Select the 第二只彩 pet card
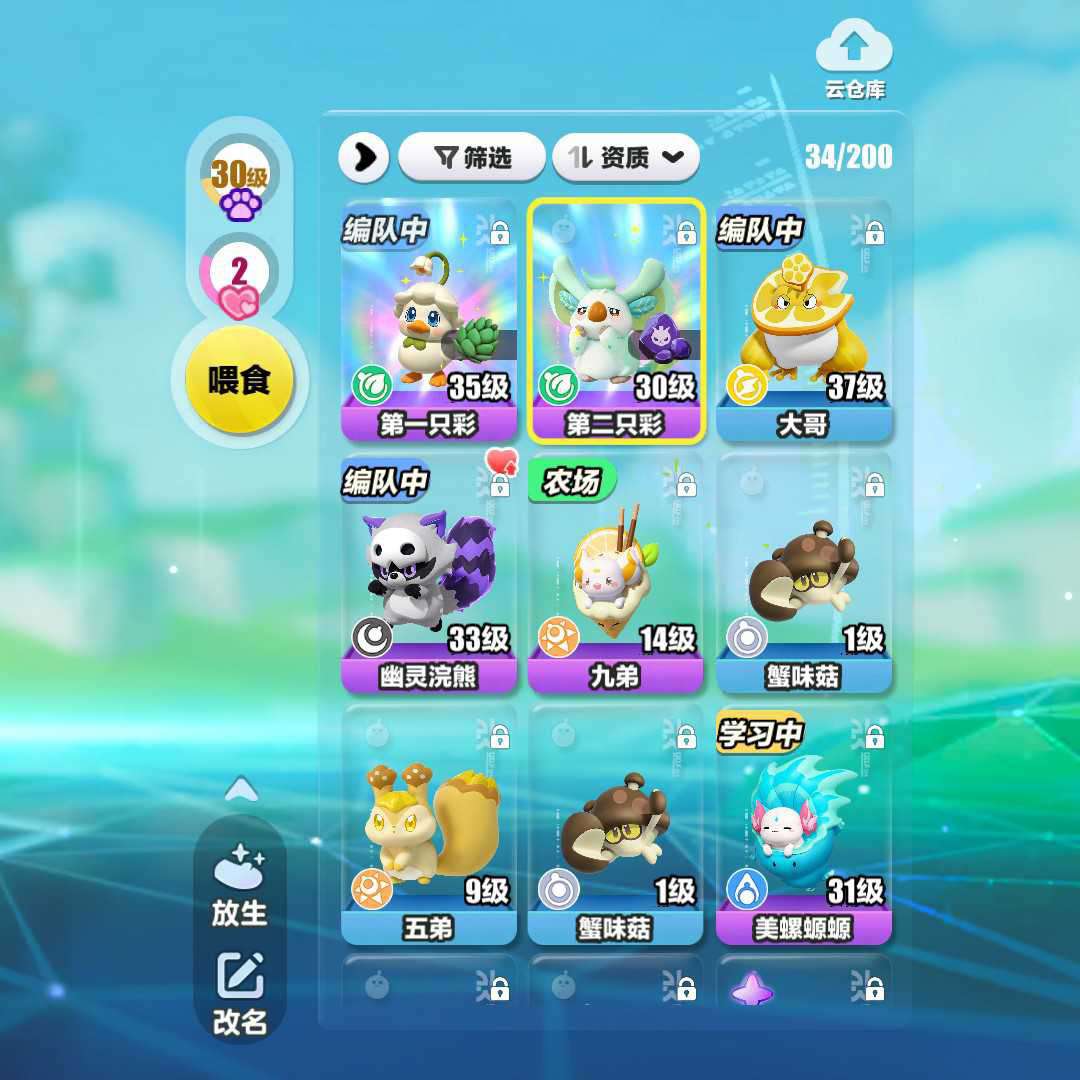Screen dimensions: 1080x1080 (616, 320)
